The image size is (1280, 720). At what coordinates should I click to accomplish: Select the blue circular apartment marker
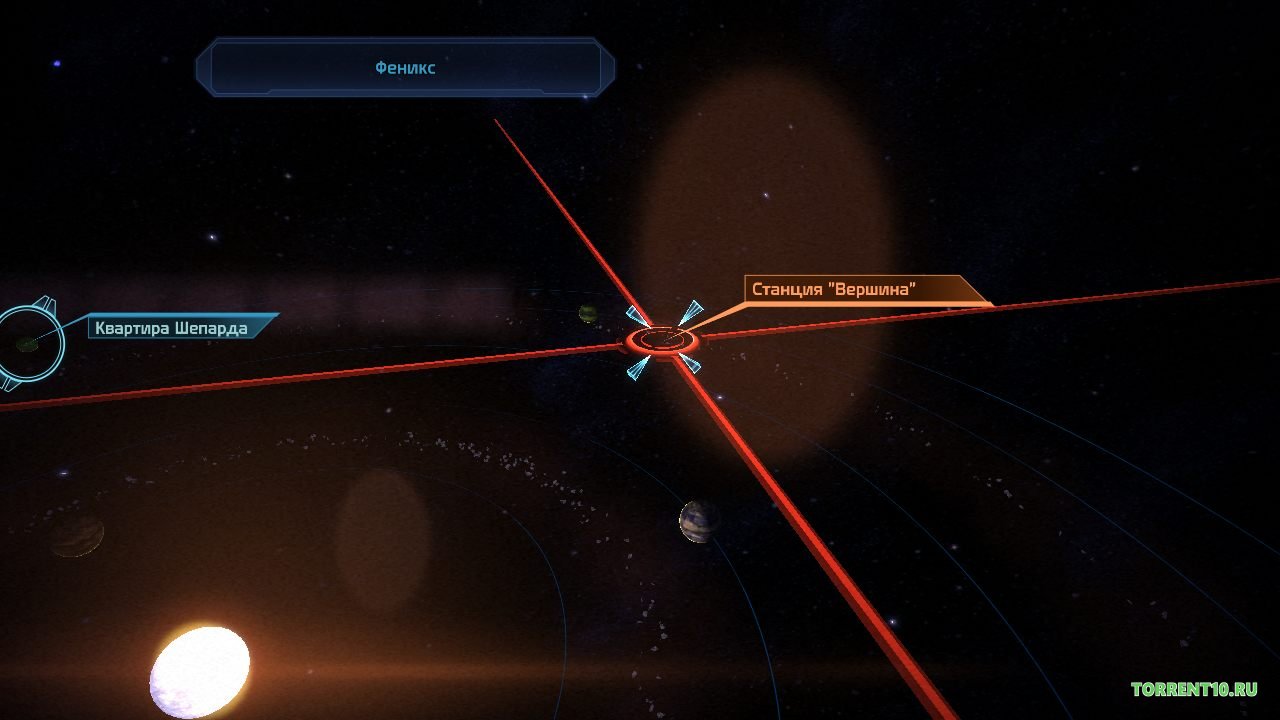[28, 345]
